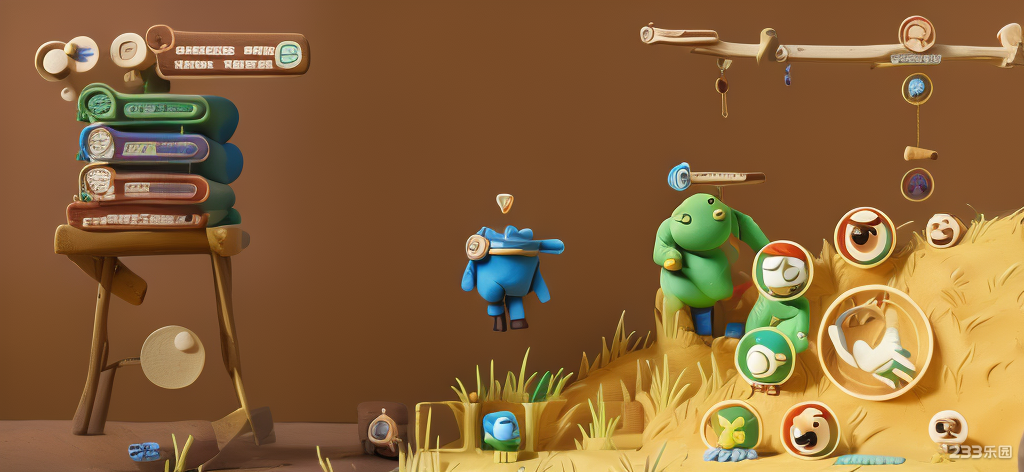Select the screaming face icon
This screenshot has width=1024, height=472.
808,430
